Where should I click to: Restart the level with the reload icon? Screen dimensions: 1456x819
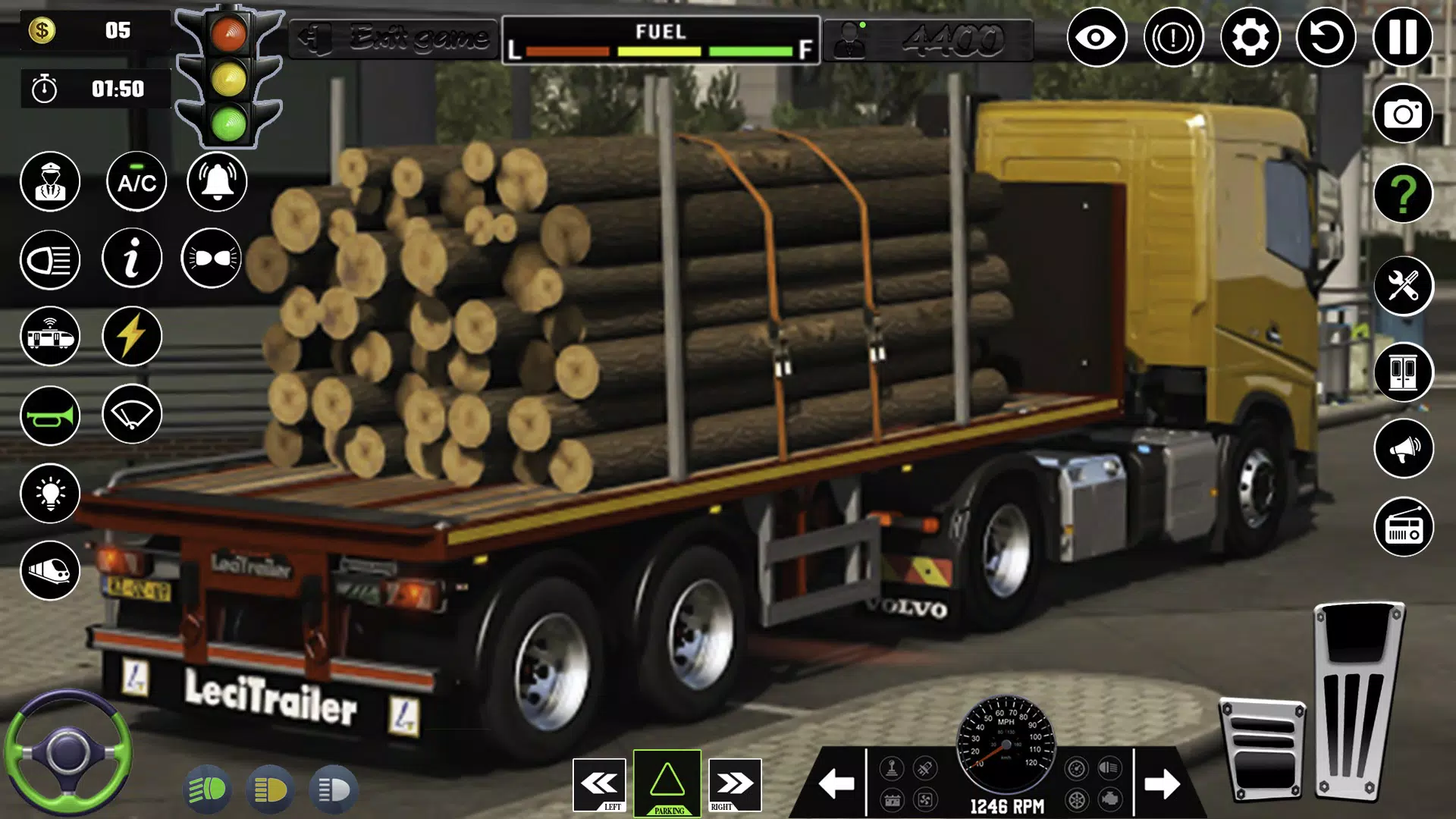pyautogui.click(x=1326, y=37)
